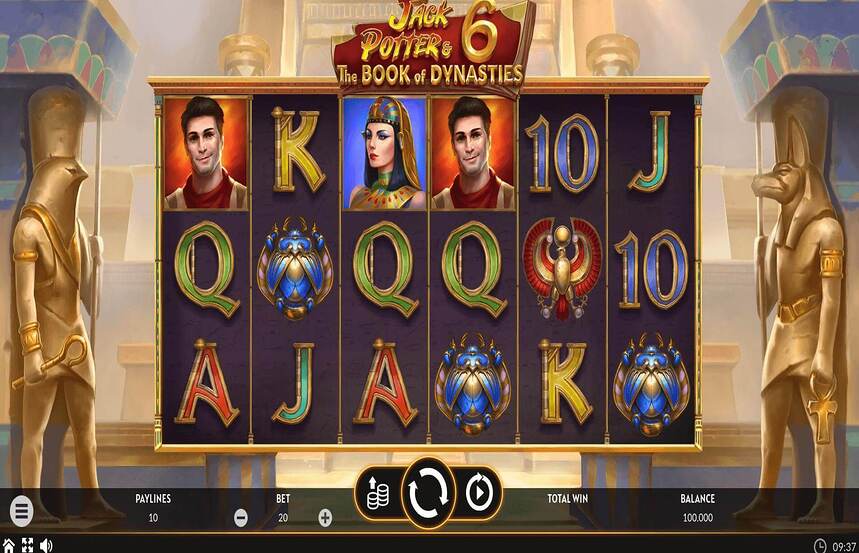Mute the sound with the speaker icon
Screen dimensions: 859x553
coord(46,545)
